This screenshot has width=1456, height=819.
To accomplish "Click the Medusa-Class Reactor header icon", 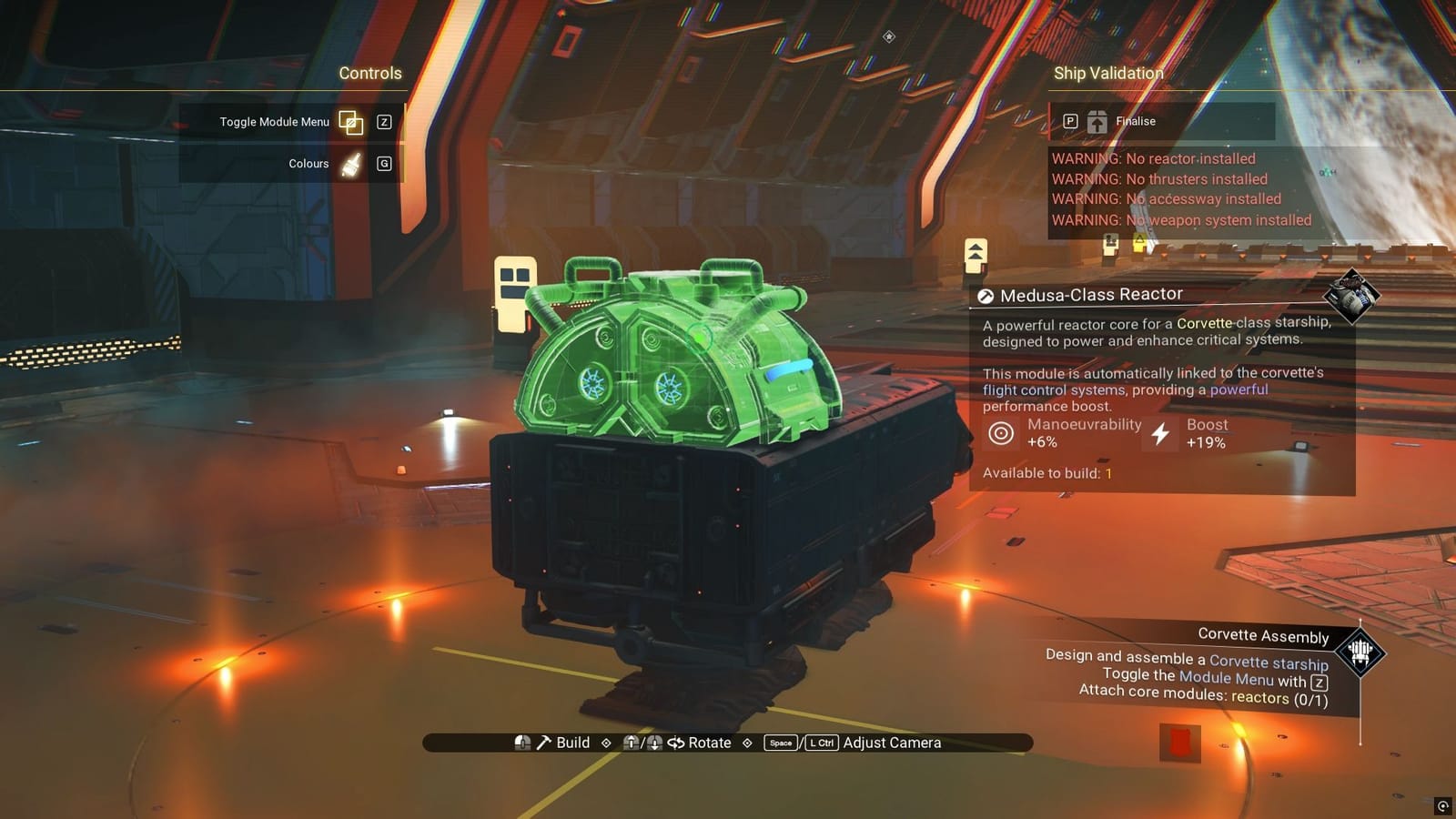I will coord(986,294).
